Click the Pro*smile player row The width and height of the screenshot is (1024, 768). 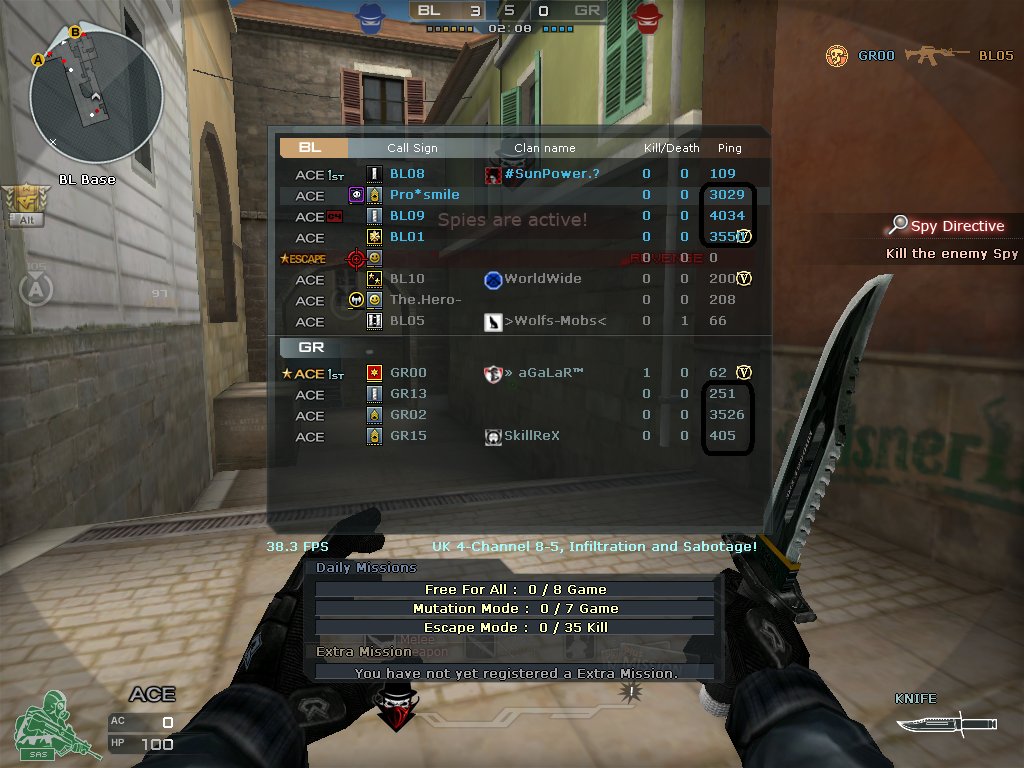[424, 195]
